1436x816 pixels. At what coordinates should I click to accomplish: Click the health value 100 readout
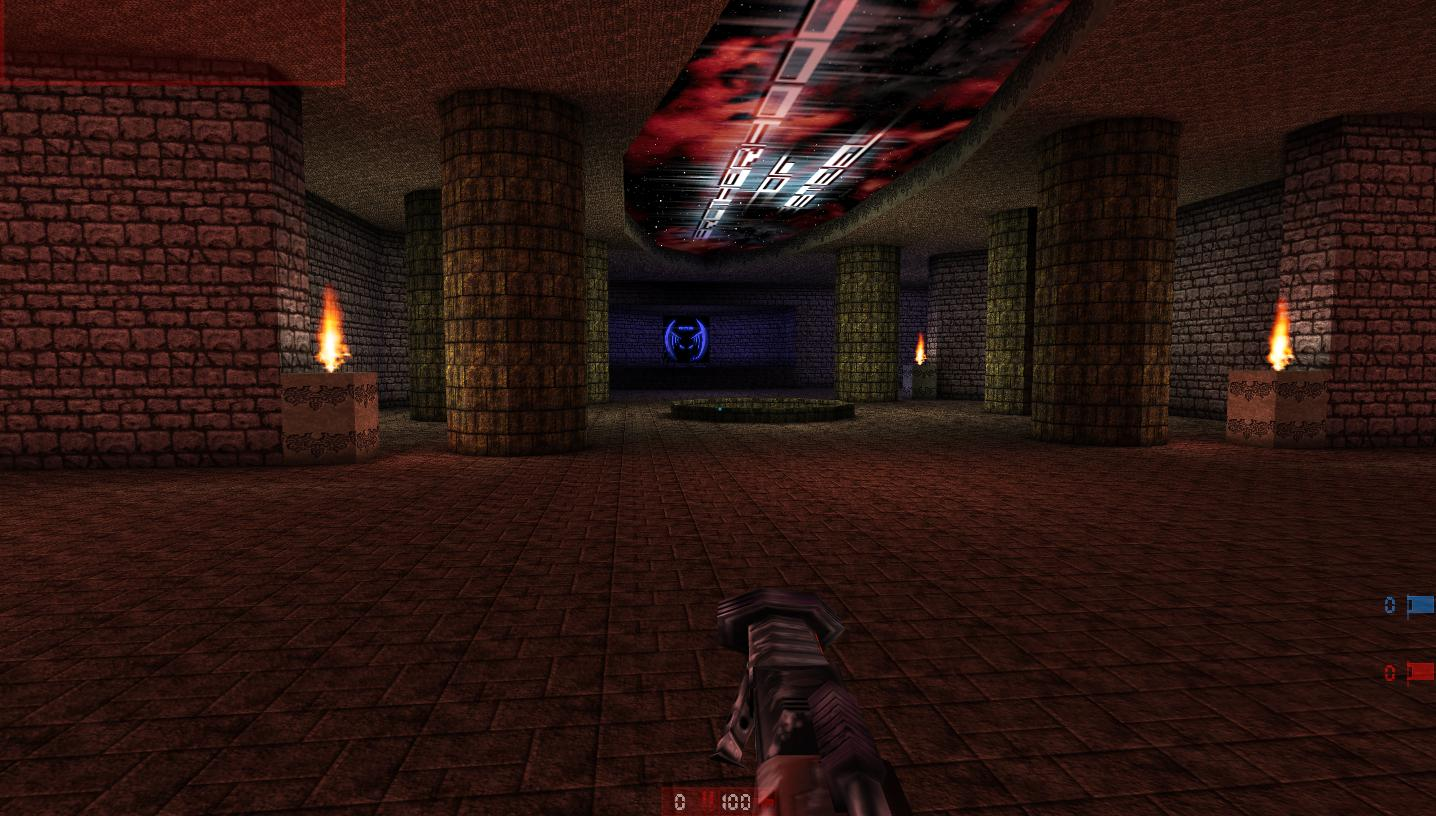pyautogui.click(x=738, y=801)
